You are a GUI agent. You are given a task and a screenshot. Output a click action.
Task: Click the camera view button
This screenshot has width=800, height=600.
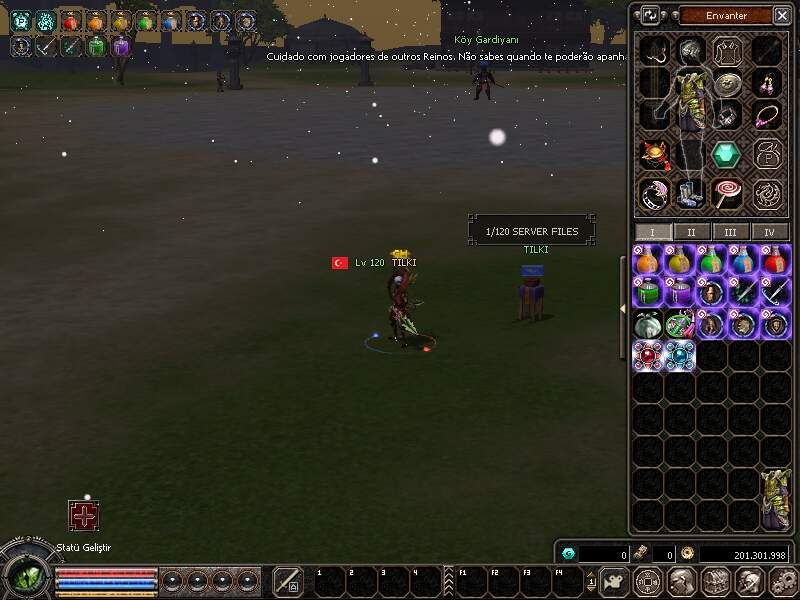pos(615,581)
